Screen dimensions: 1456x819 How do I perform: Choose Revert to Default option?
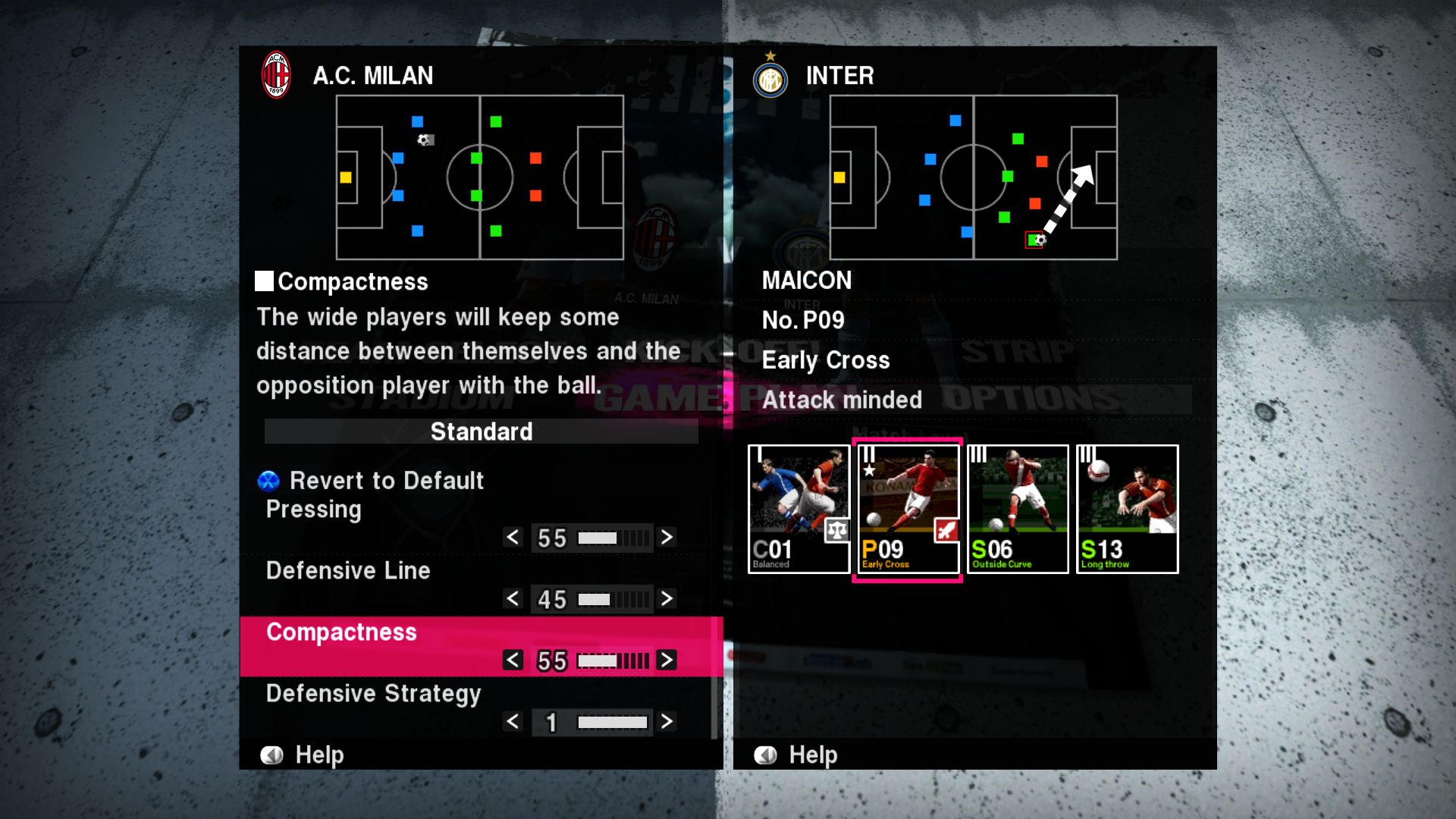386,481
